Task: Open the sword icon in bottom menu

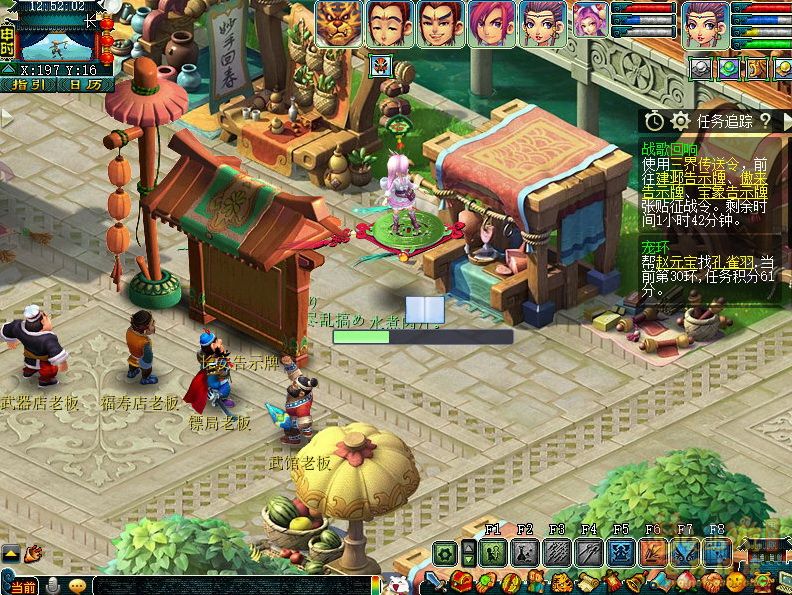Action: (x=436, y=581)
